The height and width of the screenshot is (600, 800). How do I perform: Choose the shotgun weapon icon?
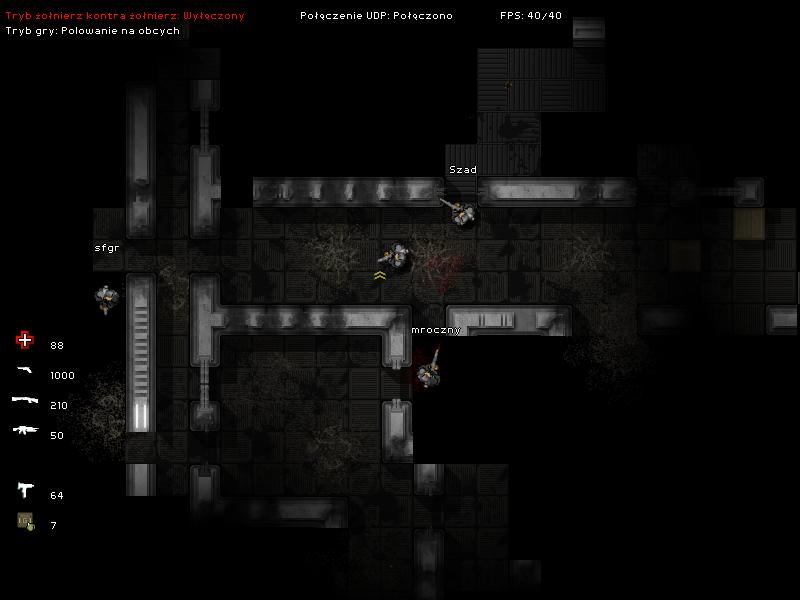click(25, 401)
